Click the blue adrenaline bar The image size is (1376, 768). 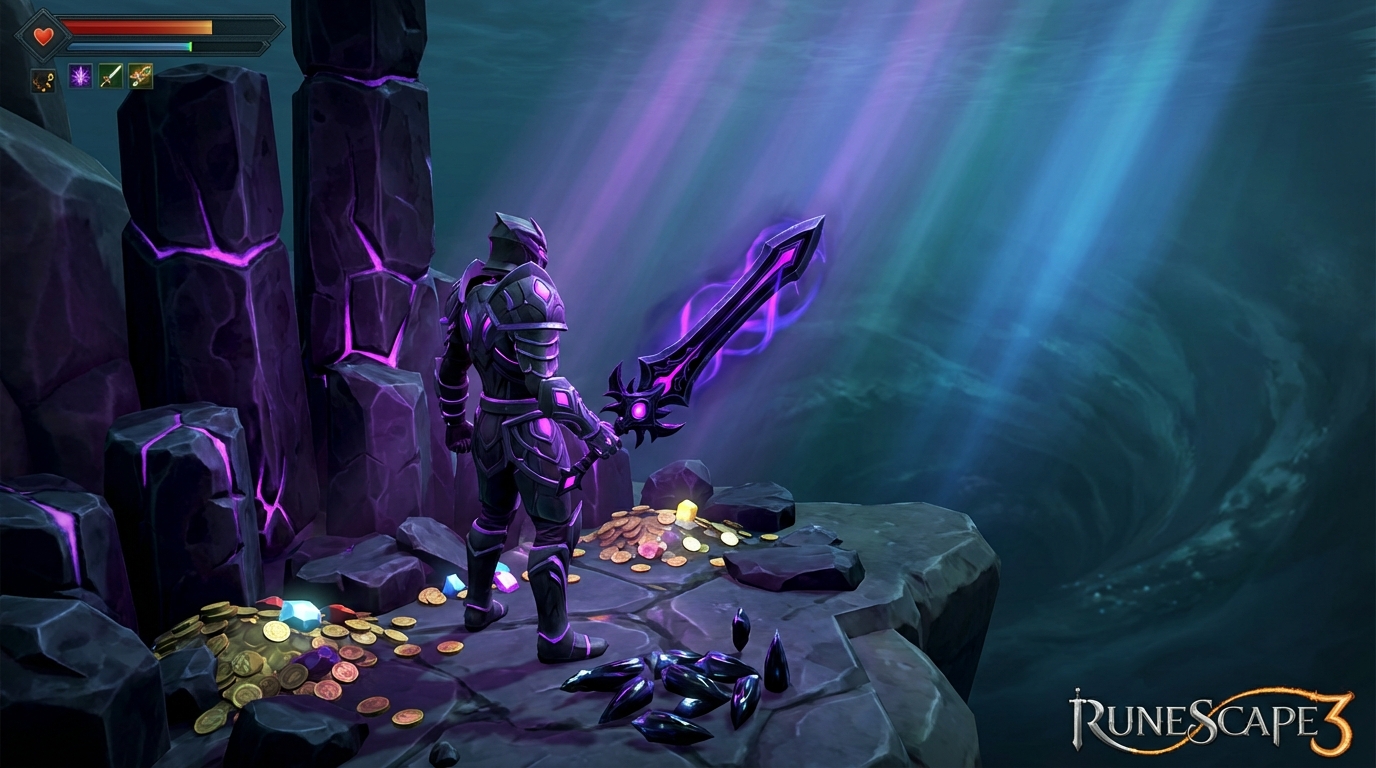click(120, 47)
